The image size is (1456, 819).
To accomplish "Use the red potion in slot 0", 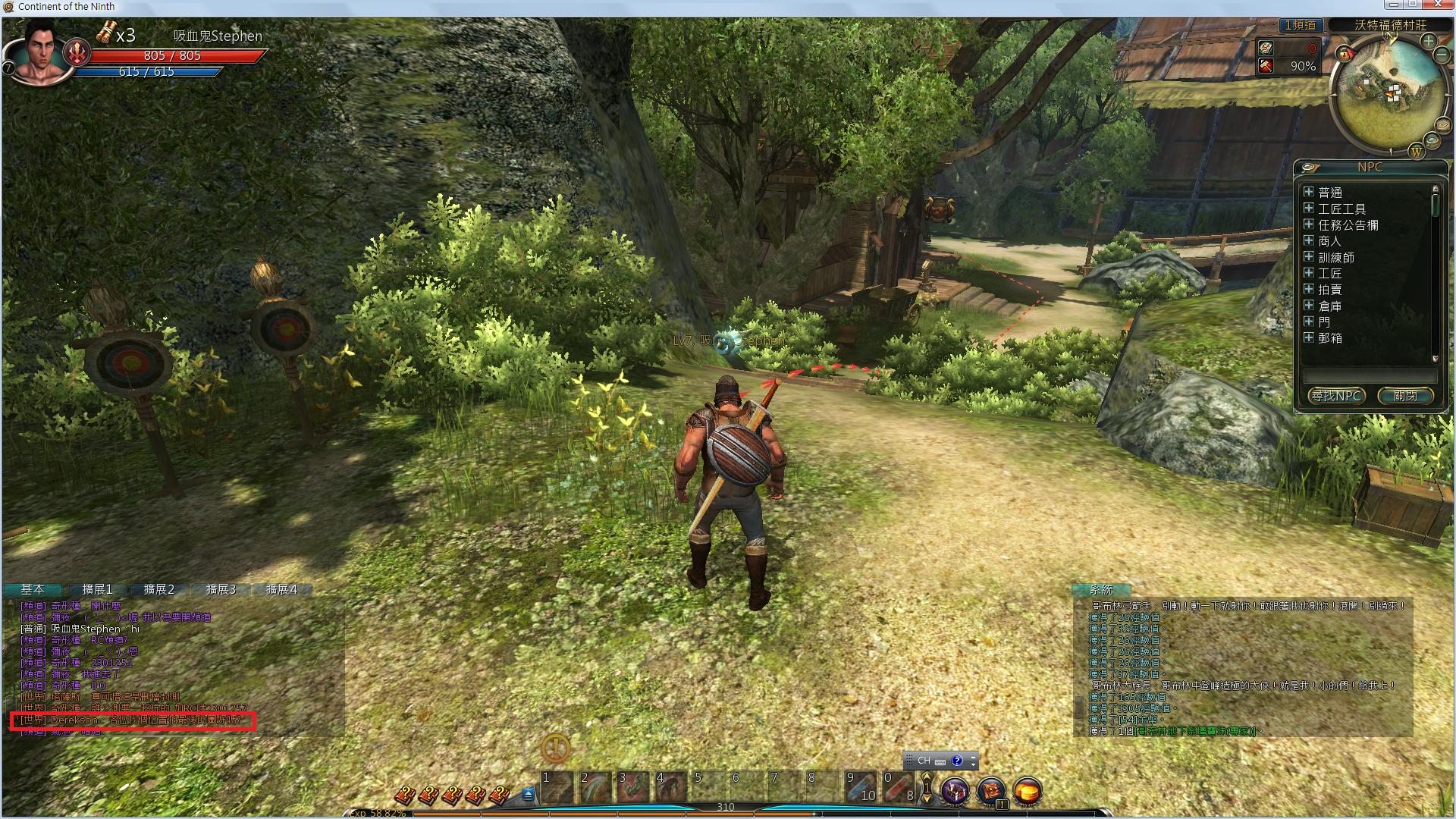I will click(x=898, y=787).
